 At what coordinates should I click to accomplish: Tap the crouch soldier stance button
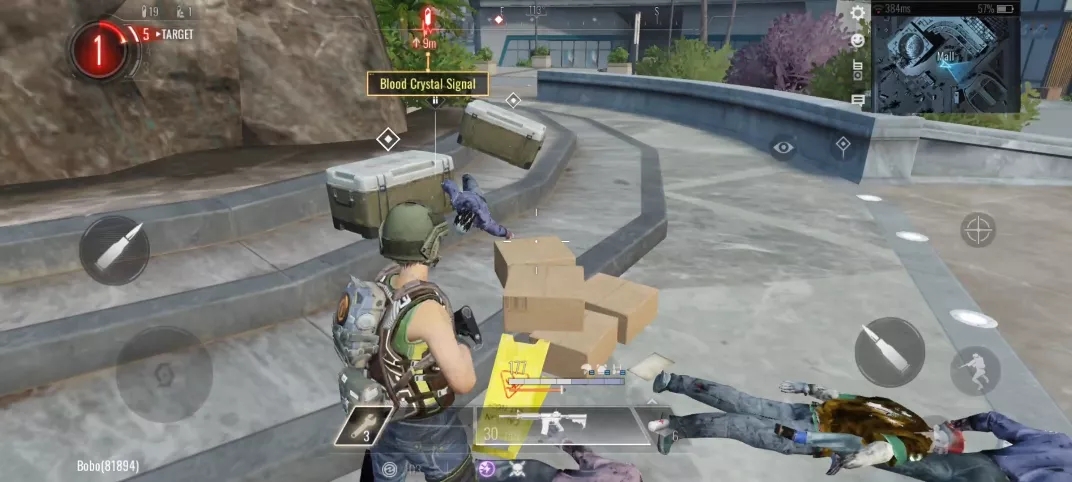pyautogui.click(x=975, y=370)
